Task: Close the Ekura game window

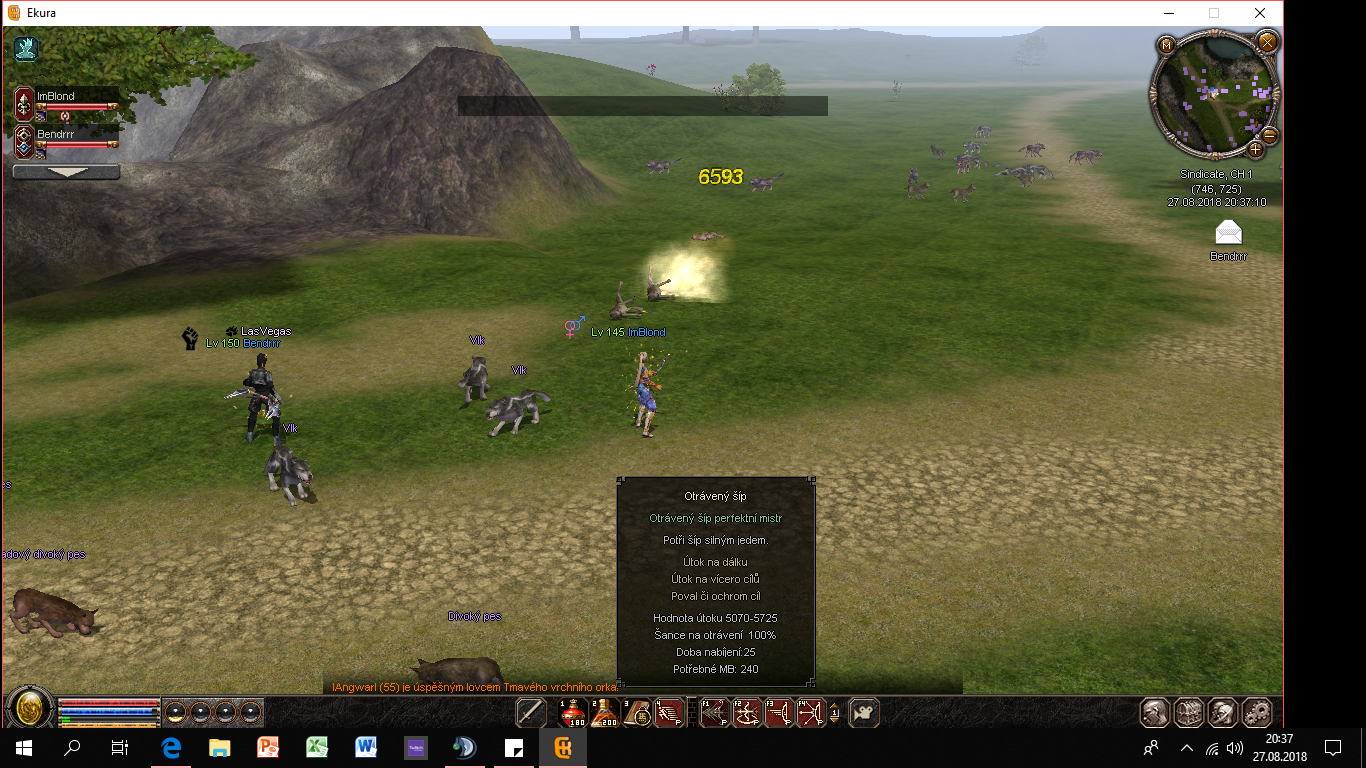Action: [x=1260, y=13]
